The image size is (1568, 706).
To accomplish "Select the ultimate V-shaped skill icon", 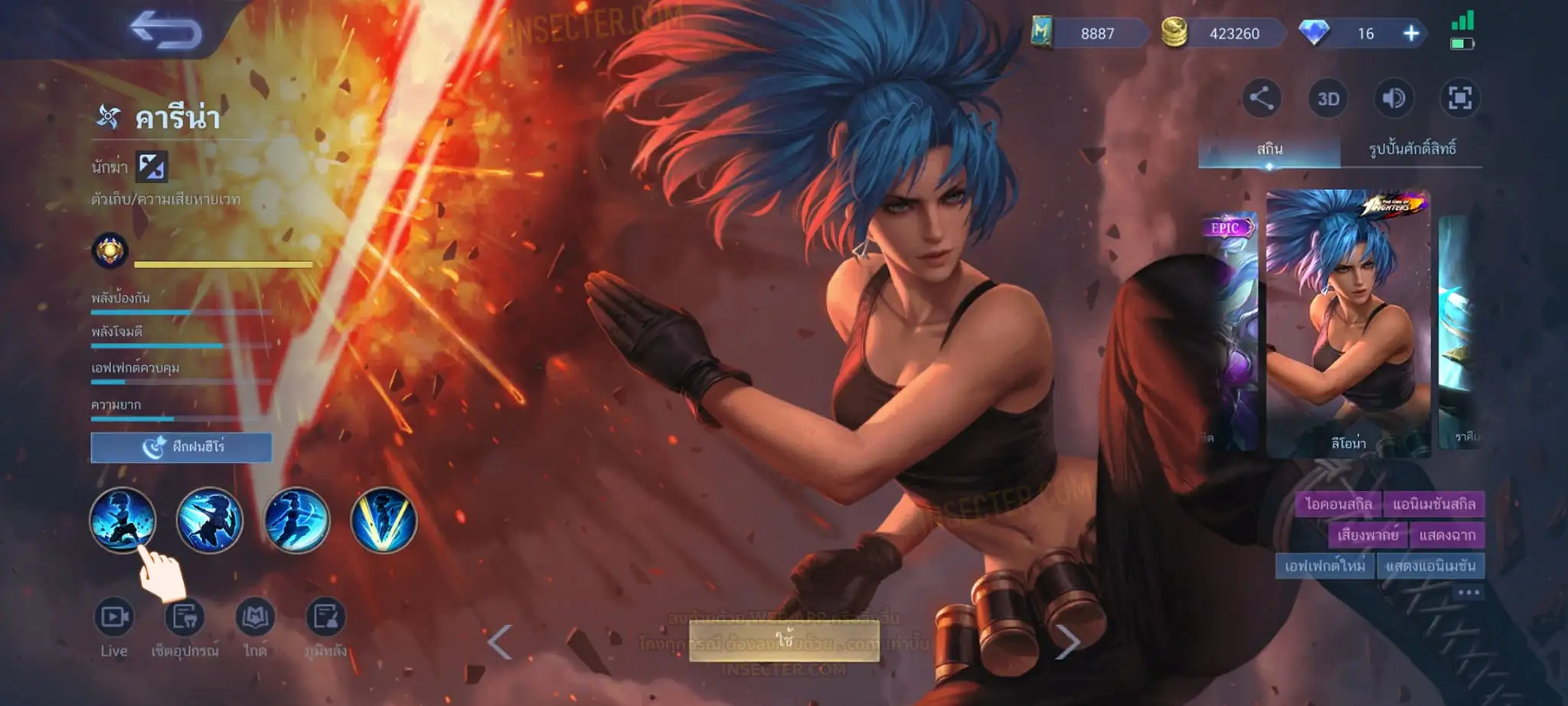I will (384, 521).
